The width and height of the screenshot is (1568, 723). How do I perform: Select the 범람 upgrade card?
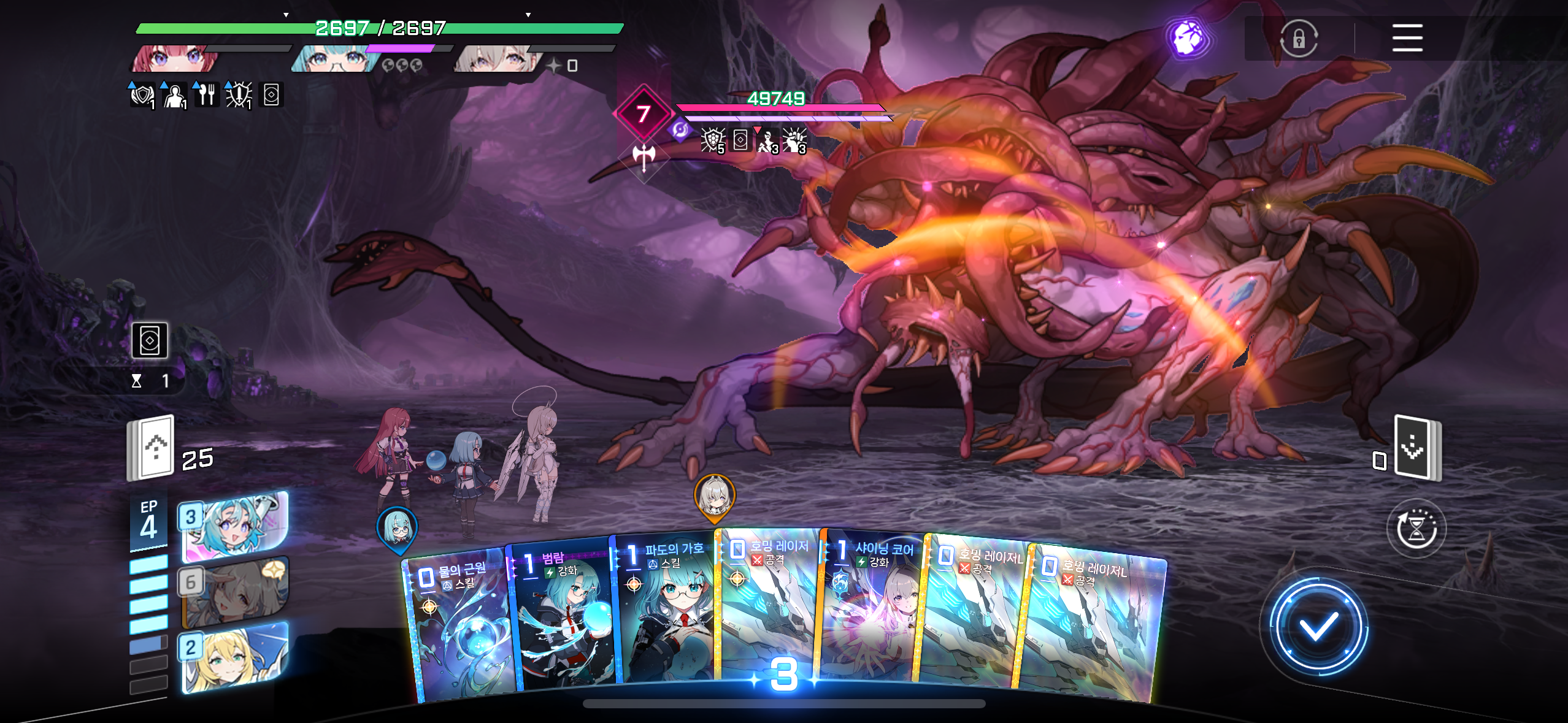click(x=561, y=619)
